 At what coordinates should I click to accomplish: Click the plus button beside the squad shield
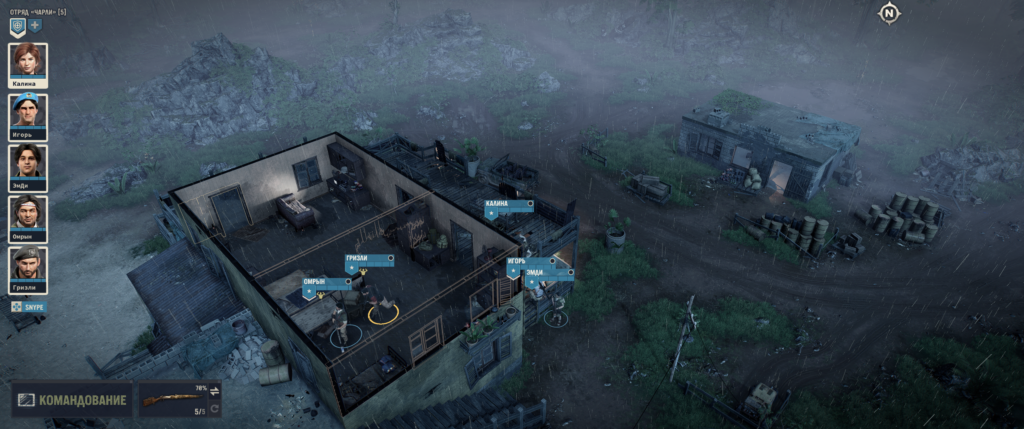(x=35, y=25)
